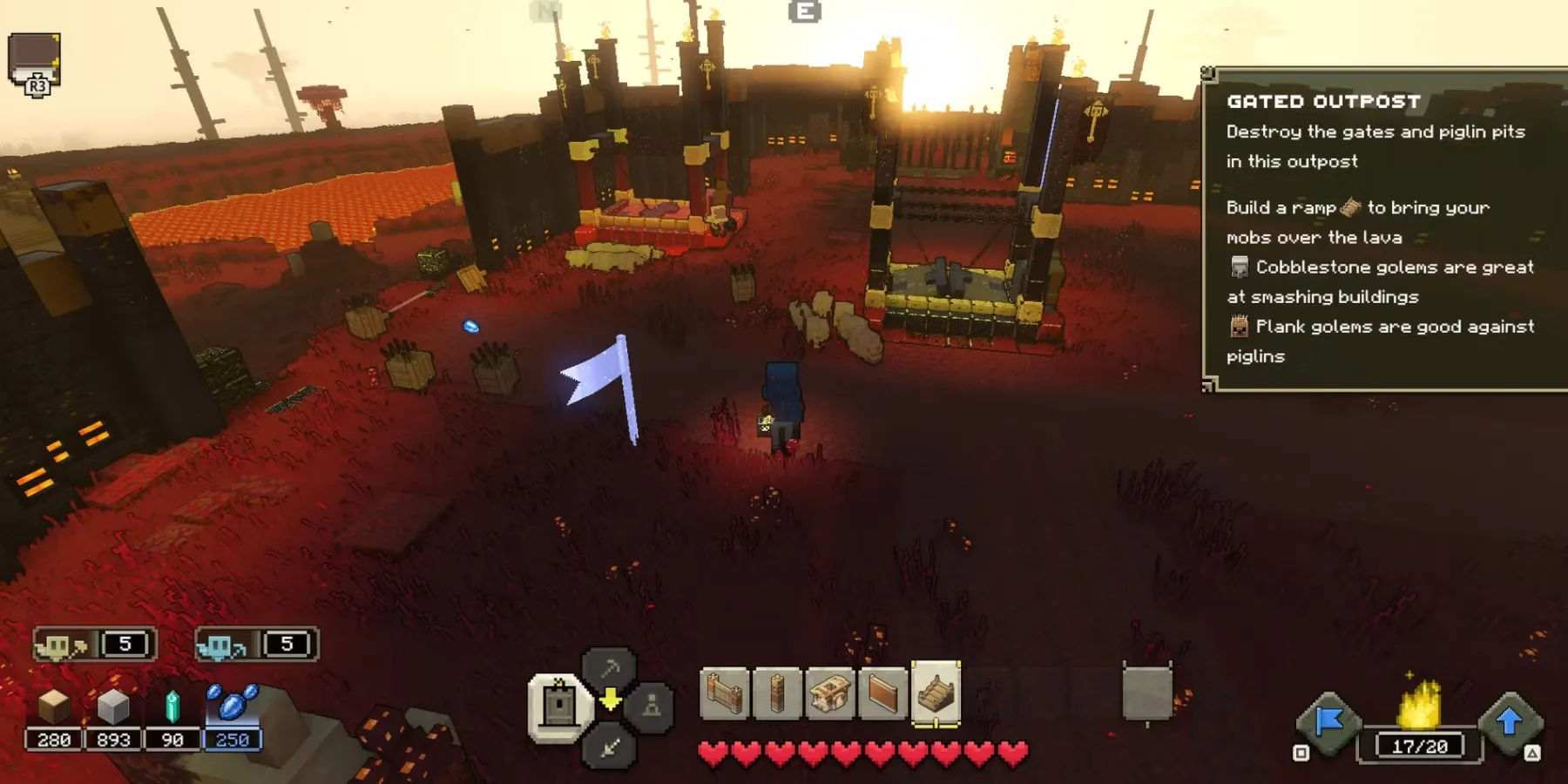Select the wooden gate build slot
The height and width of the screenshot is (784, 1568).
pyautogui.click(x=882, y=694)
